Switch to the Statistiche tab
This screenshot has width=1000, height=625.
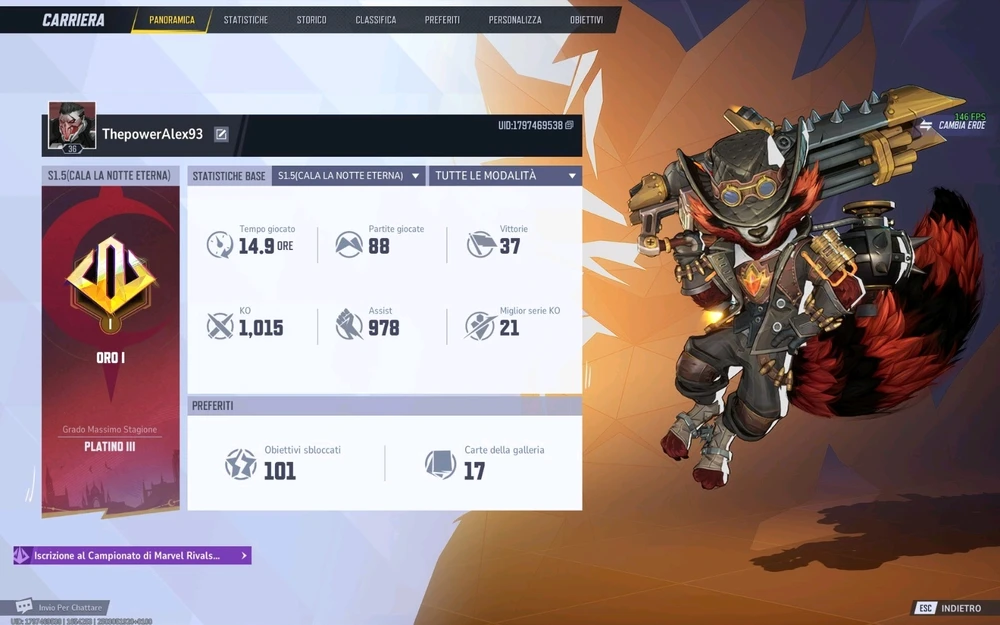[245, 20]
